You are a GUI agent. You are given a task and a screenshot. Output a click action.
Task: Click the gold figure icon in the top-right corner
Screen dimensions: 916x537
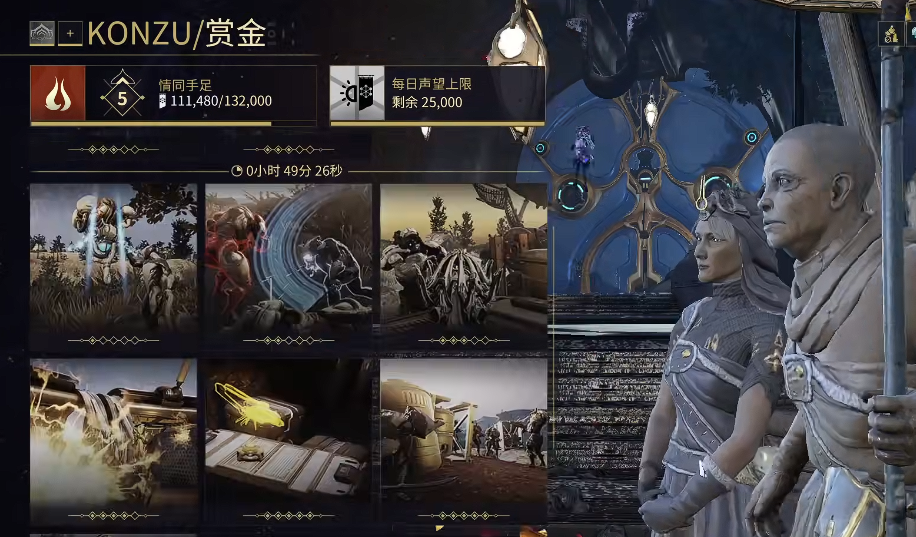pyautogui.click(x=890, y=35)
